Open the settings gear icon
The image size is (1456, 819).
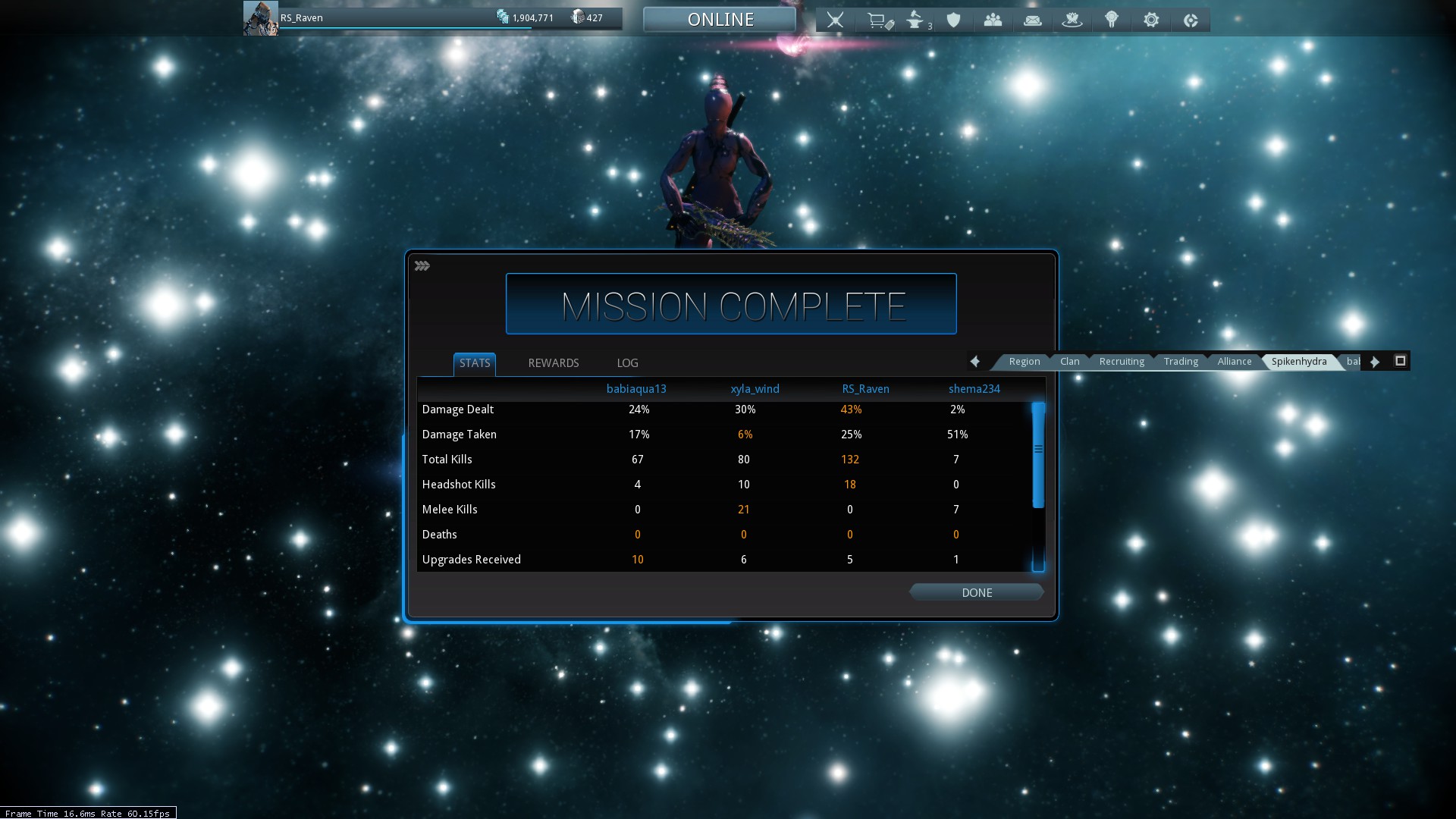tap(1151, 20)
